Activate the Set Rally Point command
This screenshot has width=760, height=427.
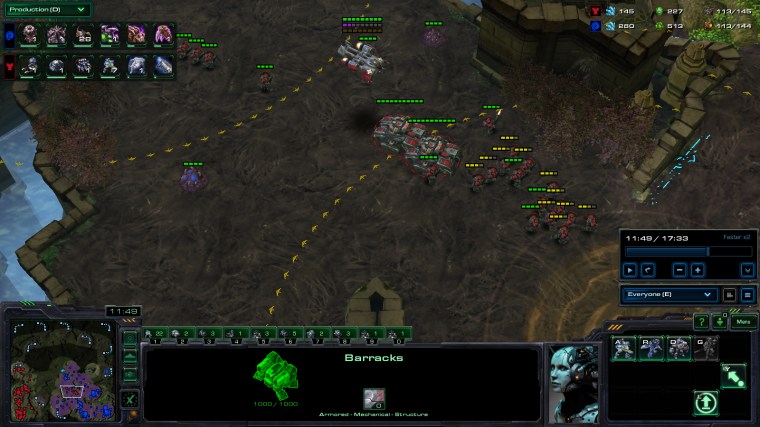tap(733, 375)
